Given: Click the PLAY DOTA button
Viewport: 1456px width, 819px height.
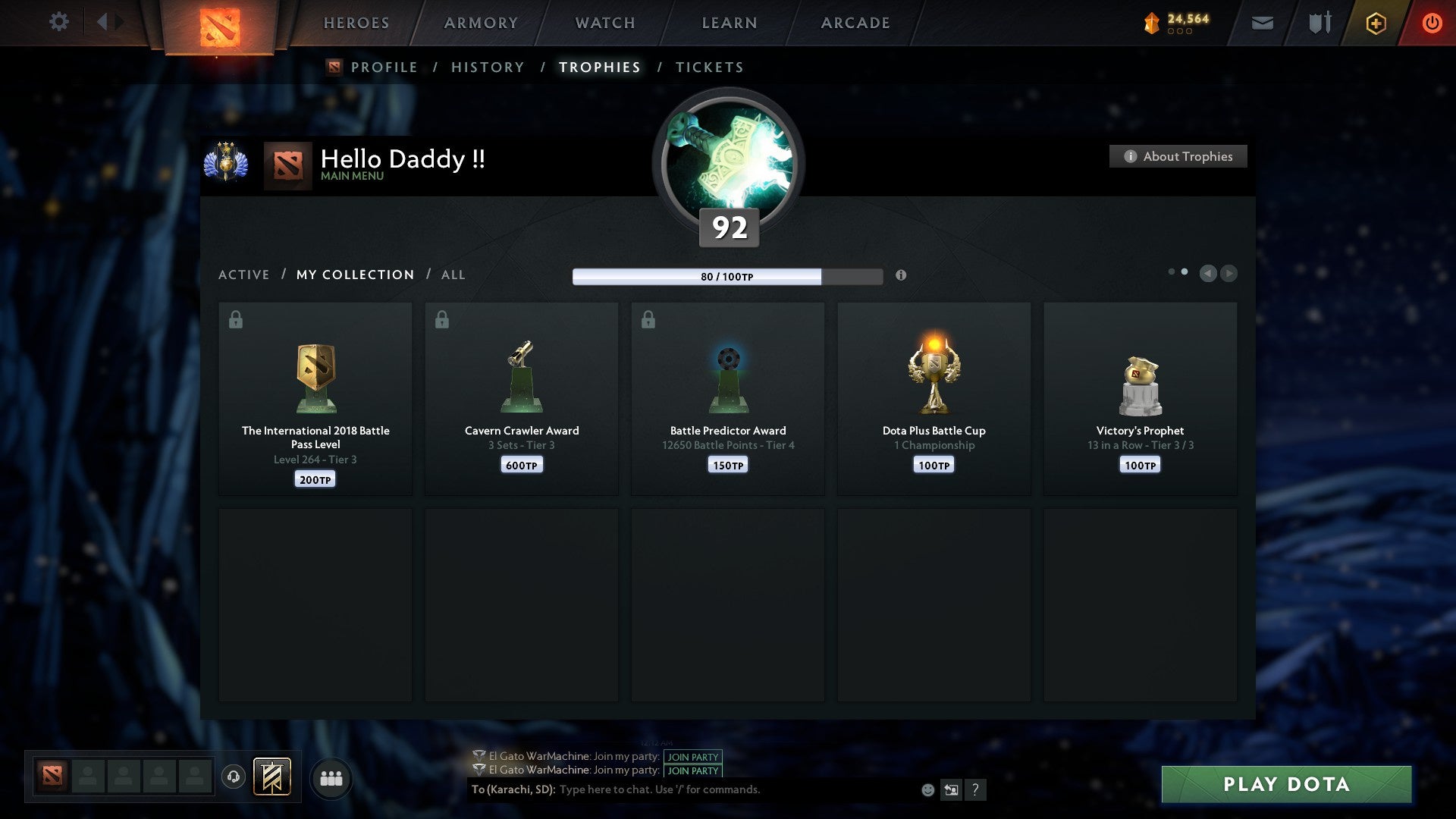Looking at the screenshot, I should click(x=1285, y=785).
